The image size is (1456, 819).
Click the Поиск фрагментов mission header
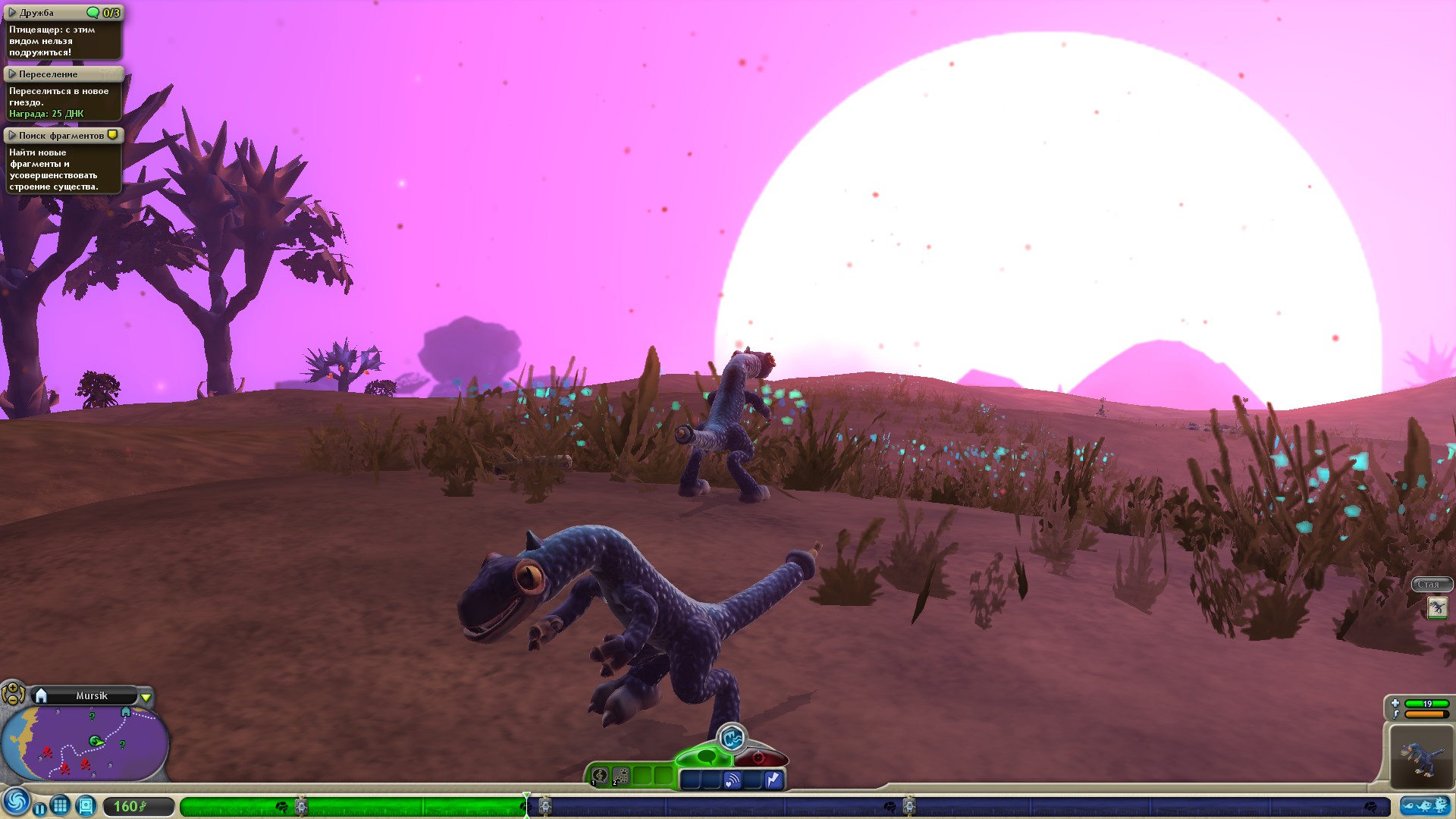click(57, 135)
